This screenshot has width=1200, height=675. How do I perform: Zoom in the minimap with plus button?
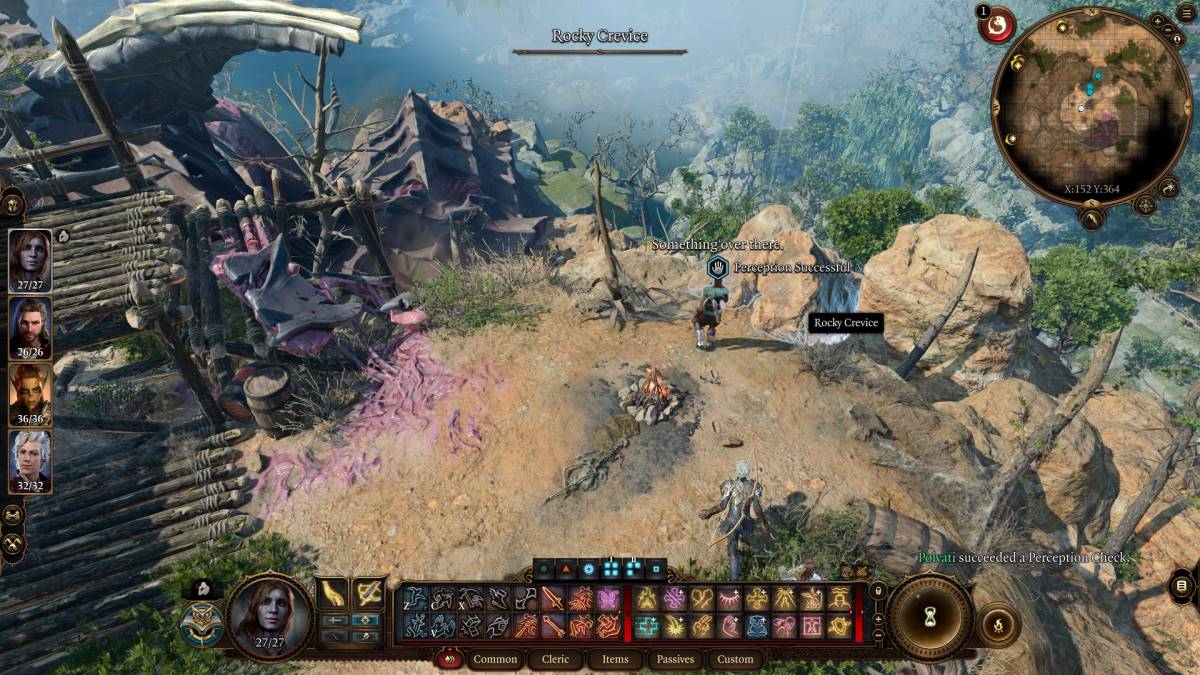(1158, 21)
